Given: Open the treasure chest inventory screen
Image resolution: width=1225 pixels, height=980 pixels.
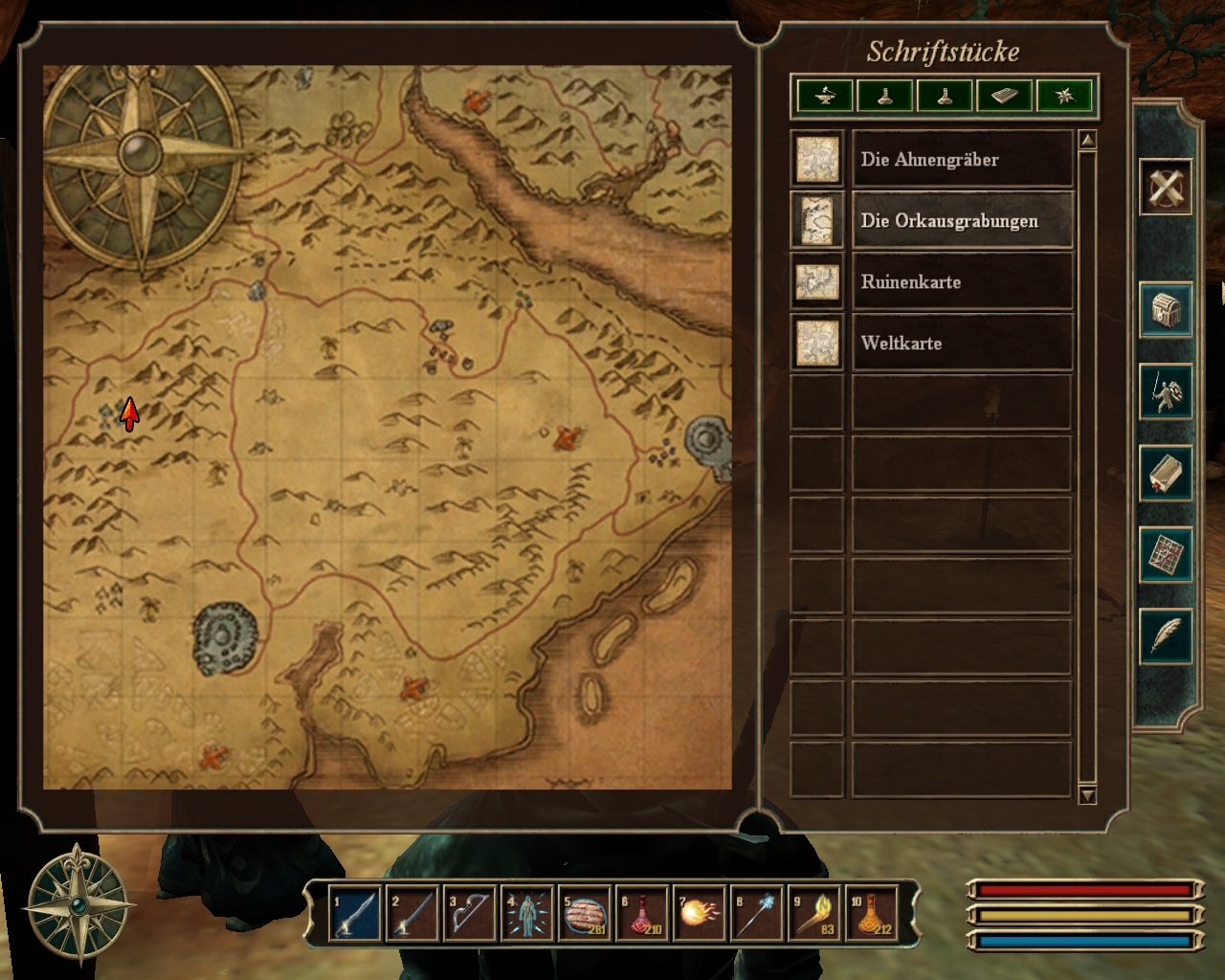Looking at the screenshot, I should 1166,310.
